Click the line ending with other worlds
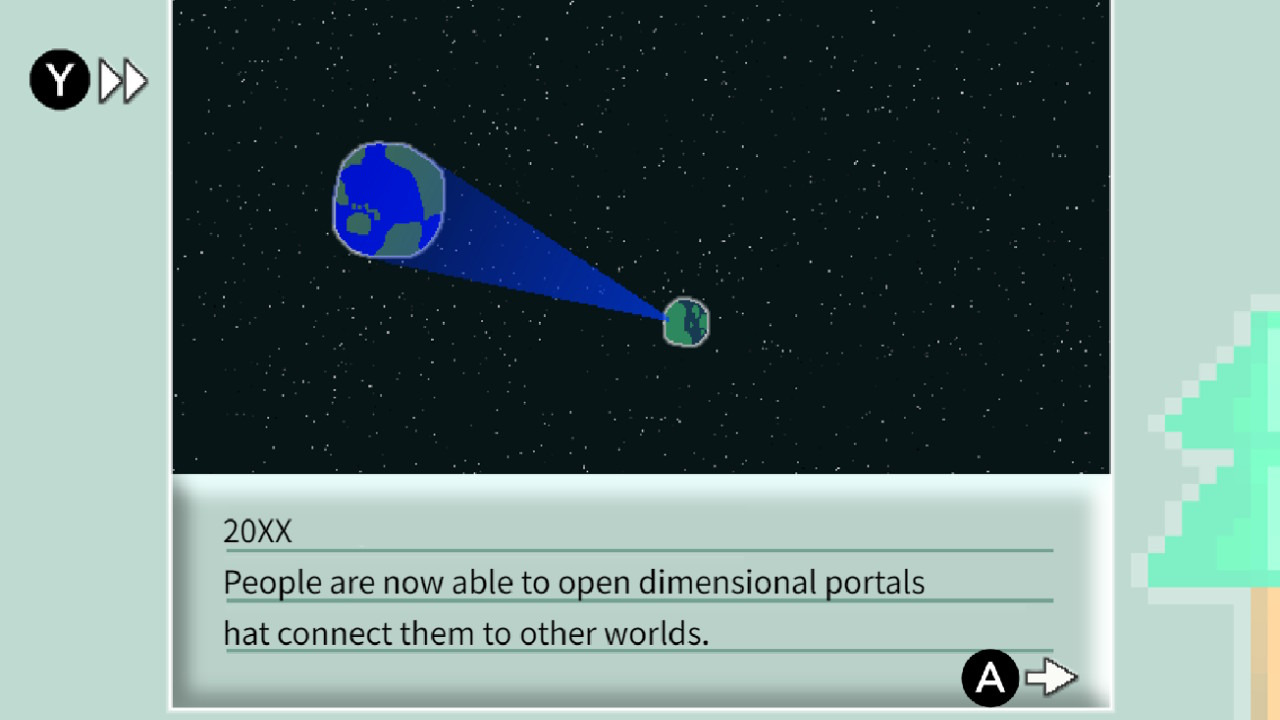The image size is (1280, 720). 466,633
